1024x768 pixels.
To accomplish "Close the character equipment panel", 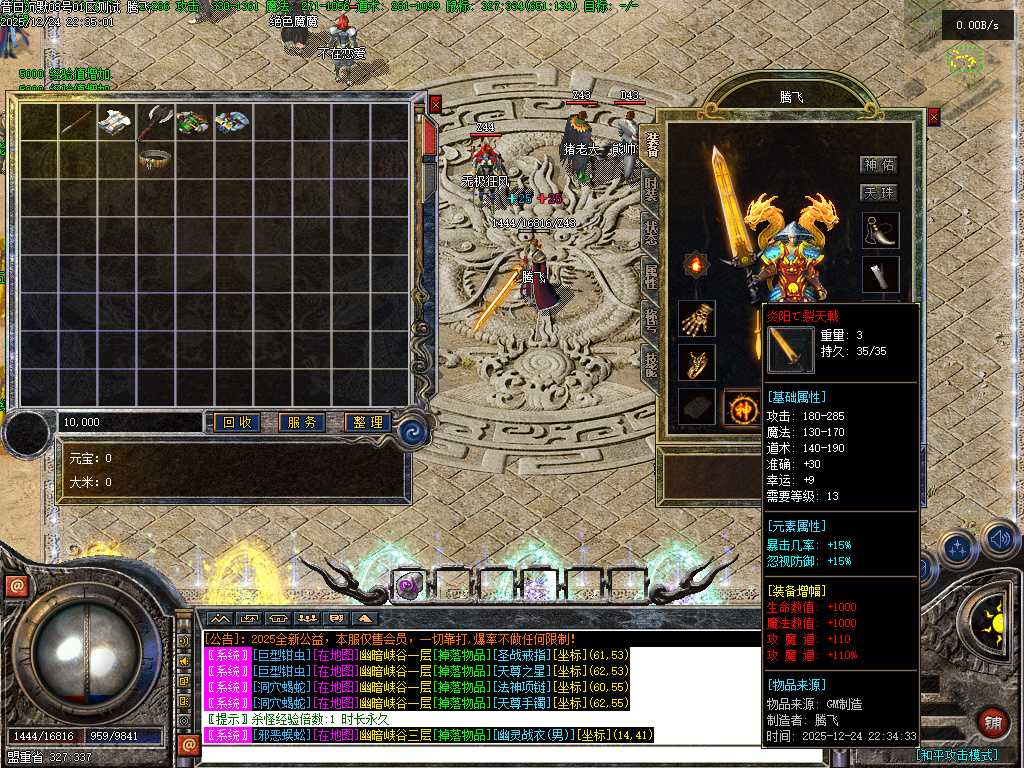I will click(x=934, y=117).
